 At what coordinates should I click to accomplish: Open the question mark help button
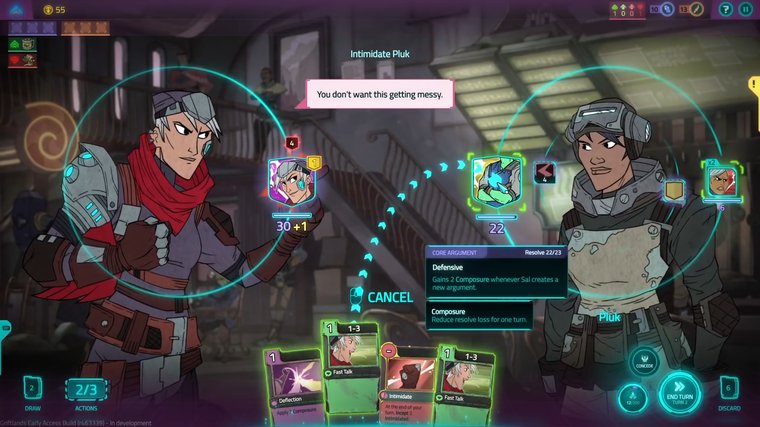click(x=722, y=9)
